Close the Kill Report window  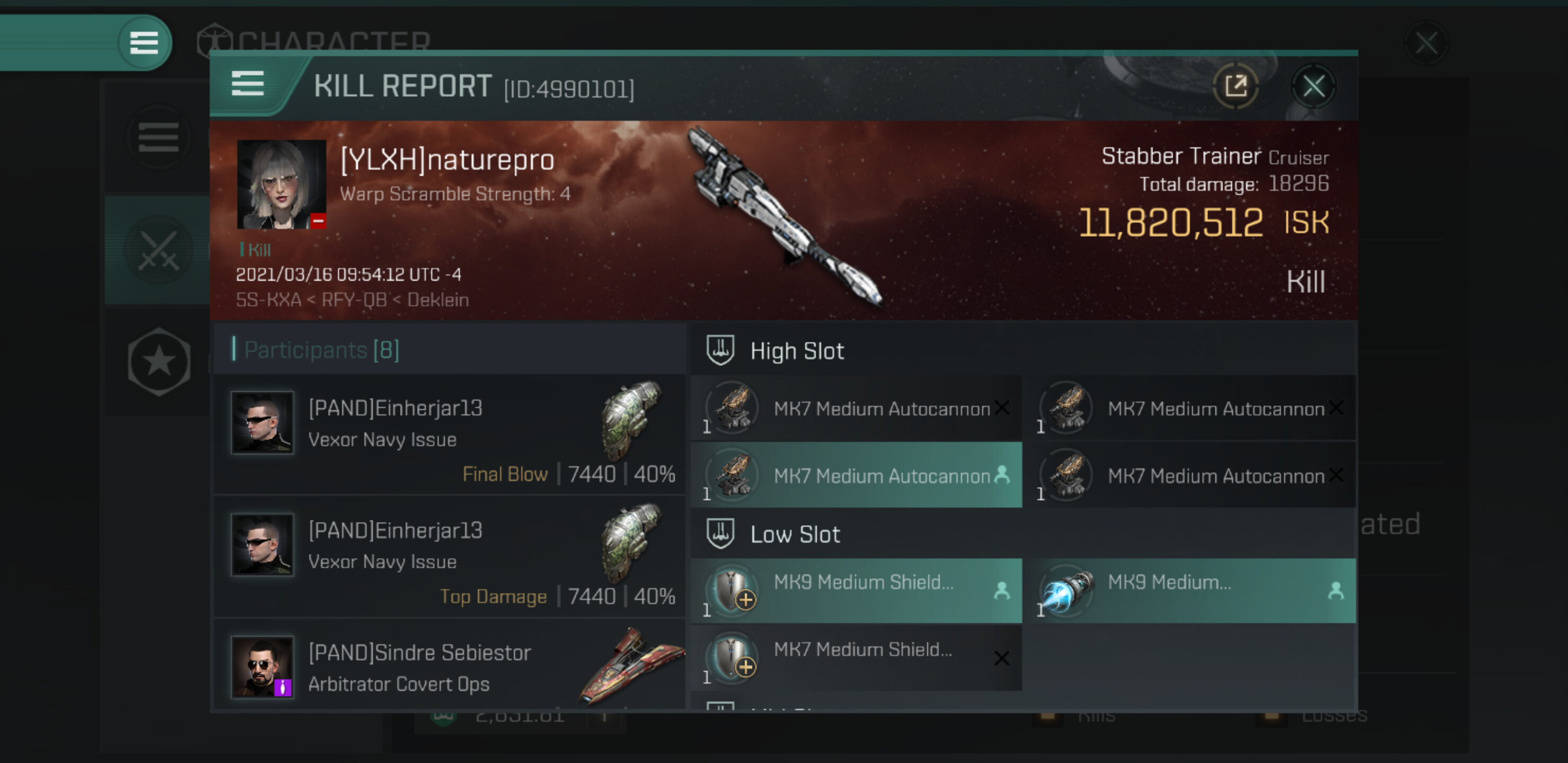pyautogui.click(x=1313, y=86)
